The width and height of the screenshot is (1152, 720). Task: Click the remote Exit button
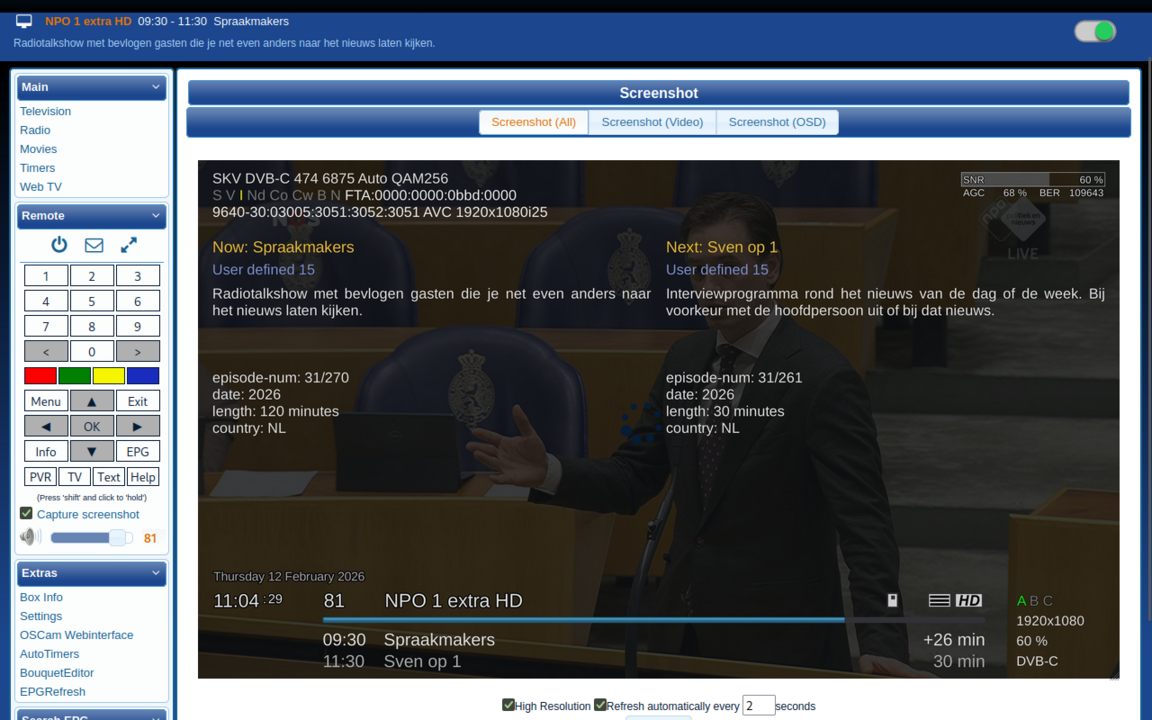(137, 402)
